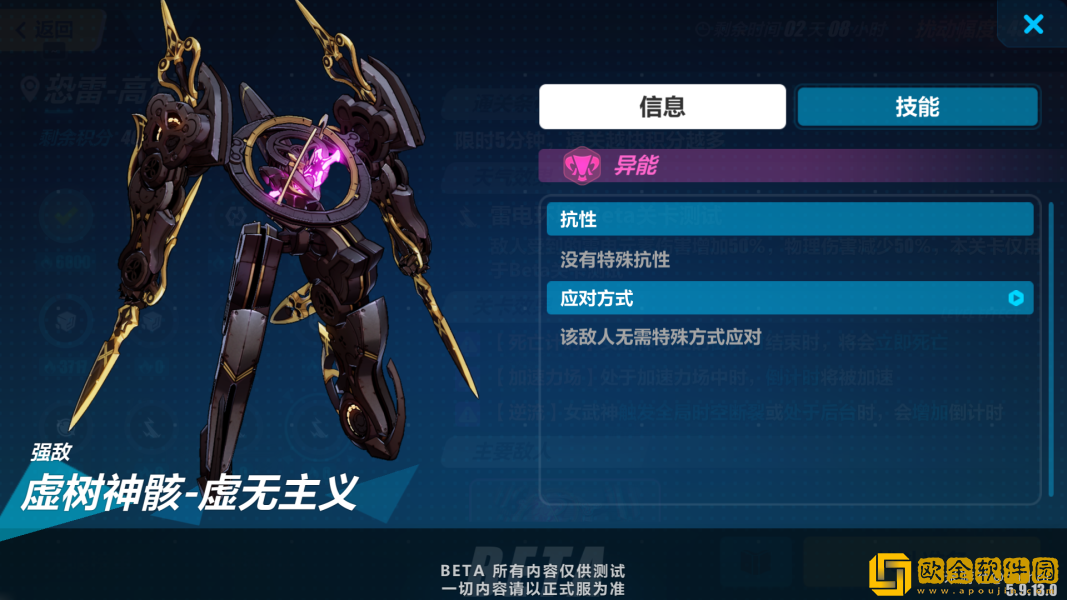1067x600 pixels.
Task: Close the enemy info panel
Action: (x=1033, y=24)
